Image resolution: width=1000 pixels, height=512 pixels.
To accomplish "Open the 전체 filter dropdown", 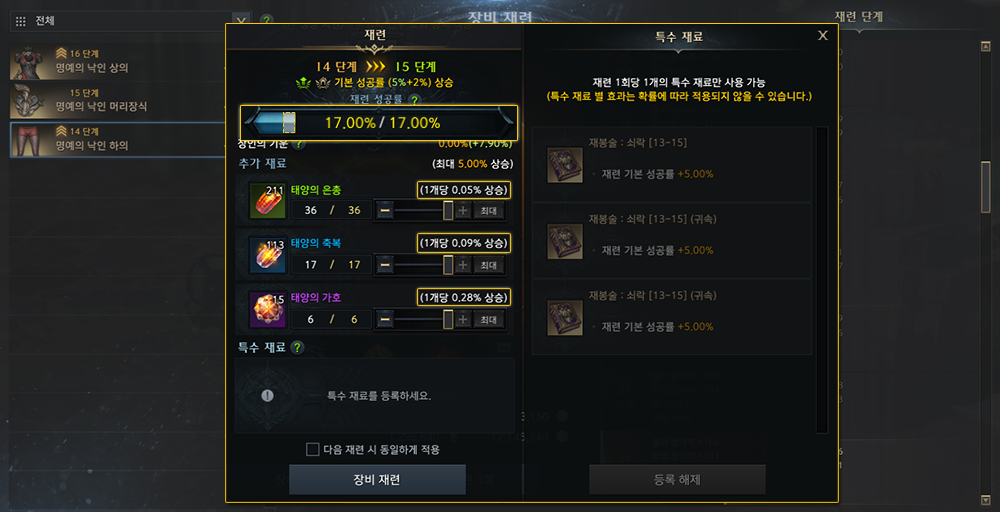I will 241,19.
